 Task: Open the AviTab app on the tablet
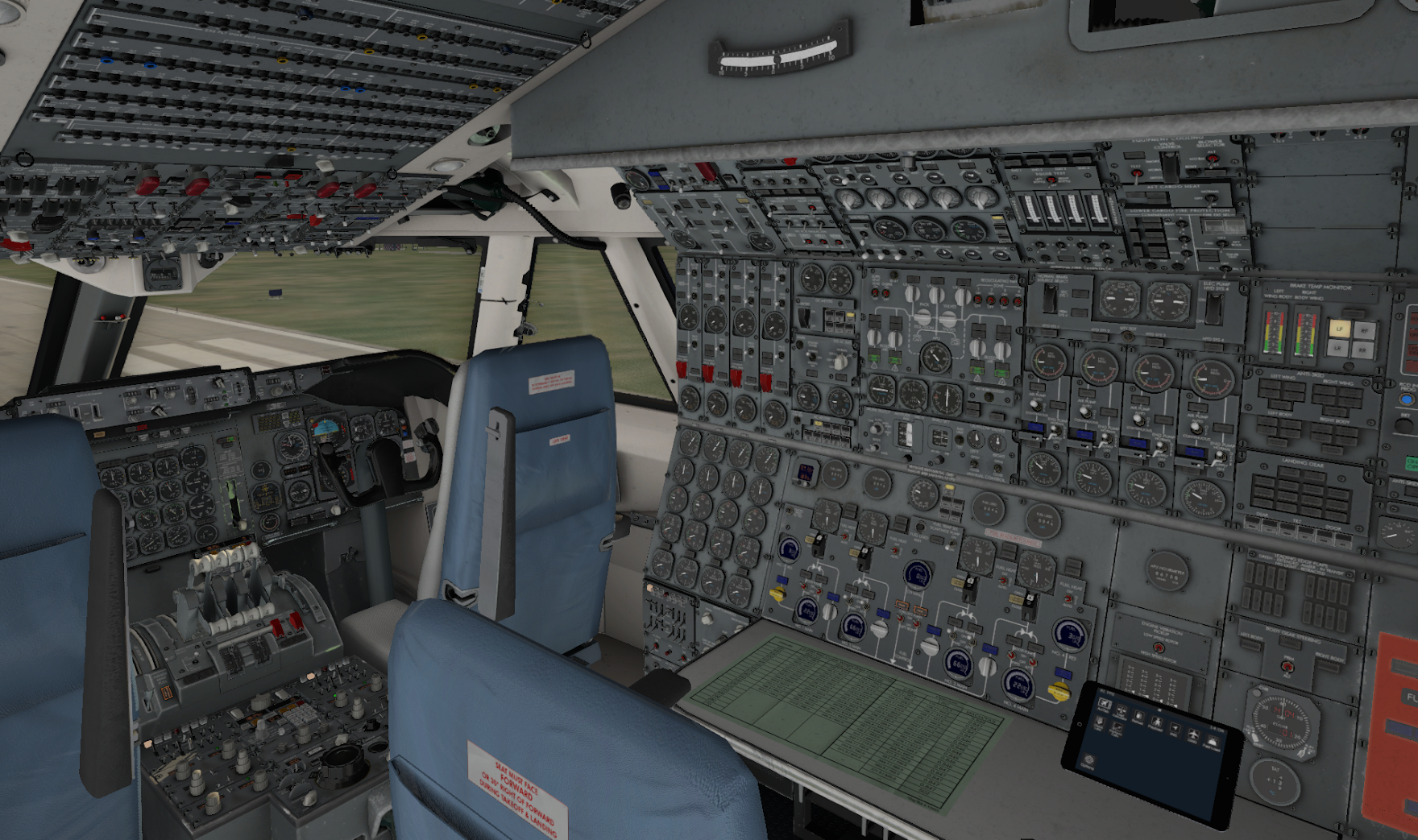[x=1105, y=704]
